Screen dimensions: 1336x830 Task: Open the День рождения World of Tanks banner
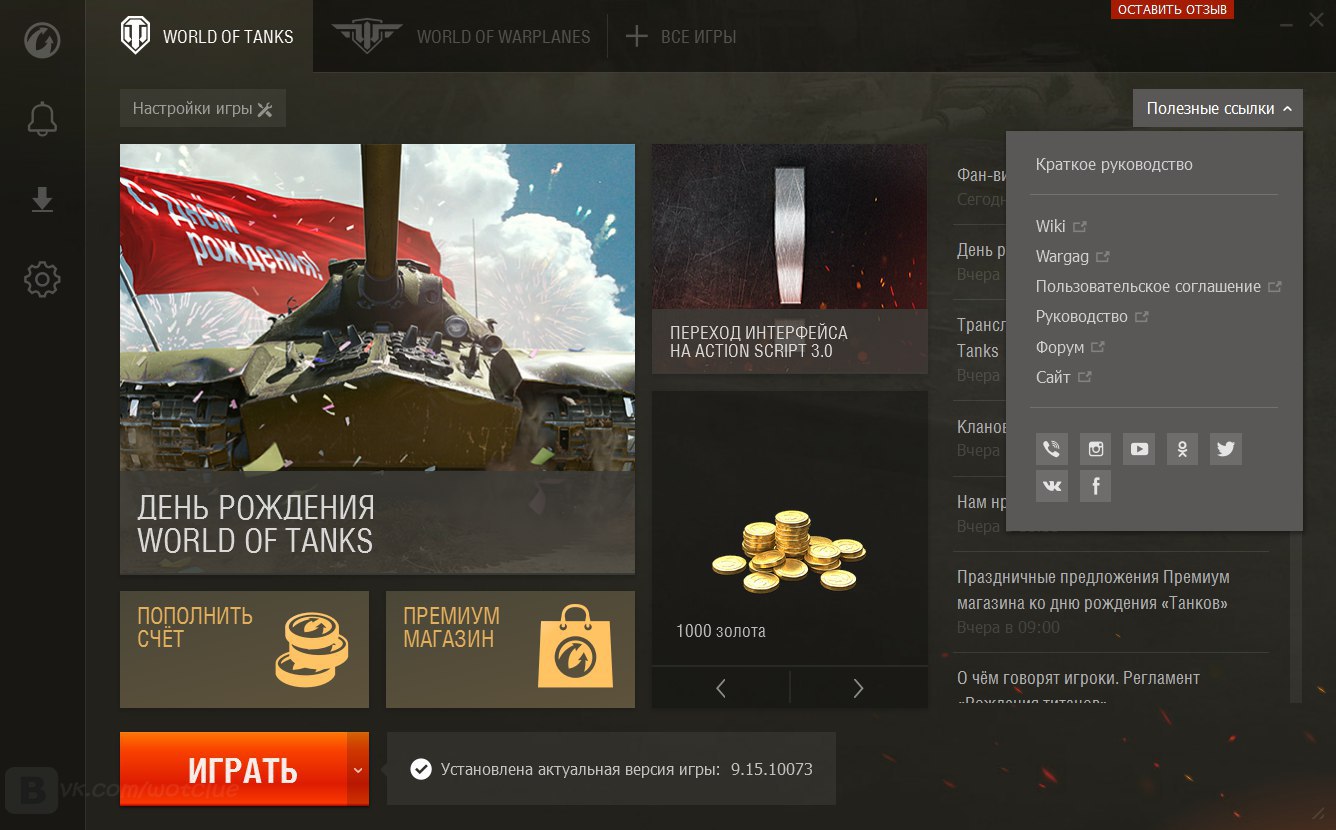point(377,358)
